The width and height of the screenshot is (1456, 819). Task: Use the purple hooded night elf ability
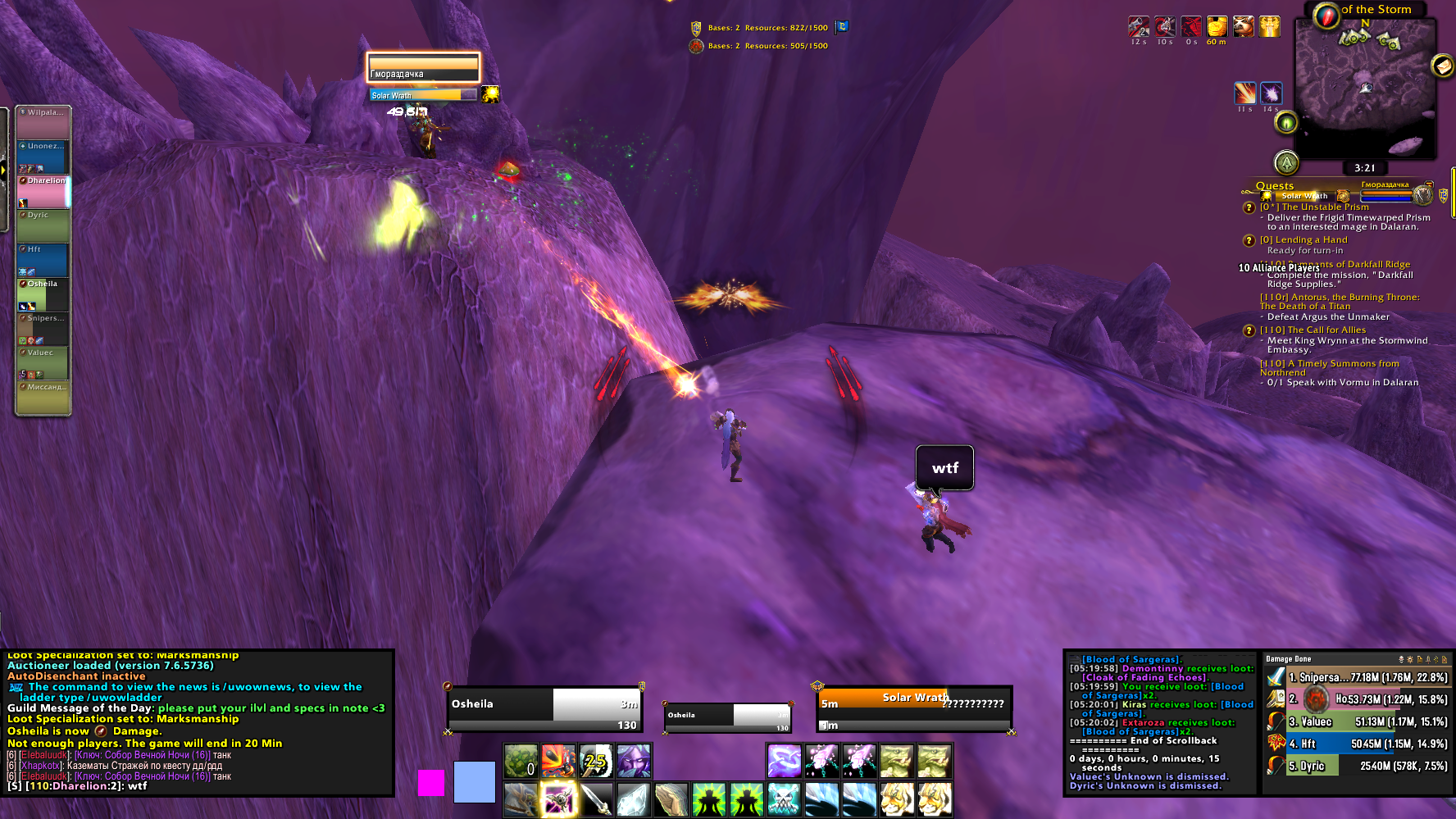coord(633,762)
